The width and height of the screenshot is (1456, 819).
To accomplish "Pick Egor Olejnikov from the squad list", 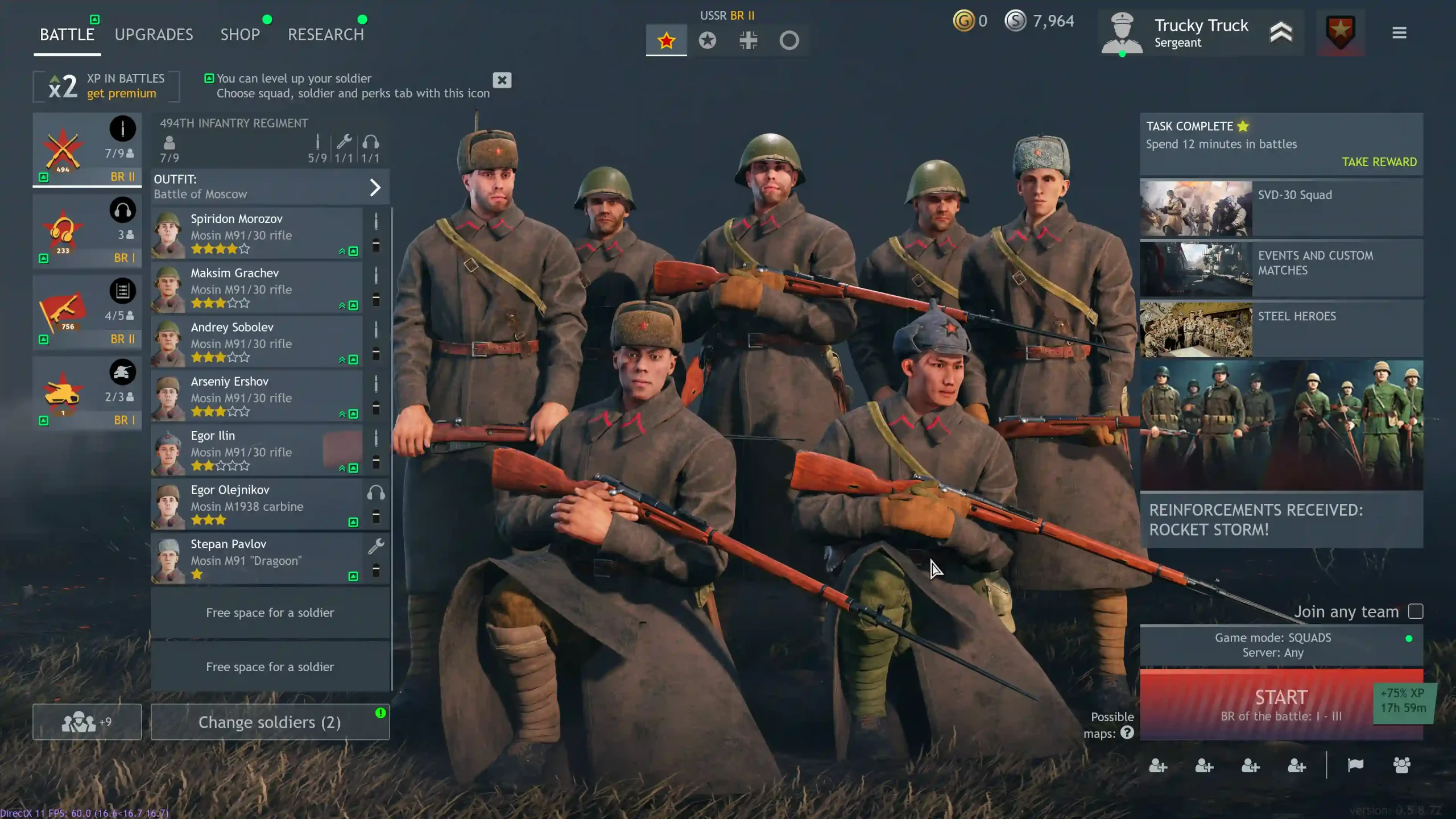I will 256,504.
